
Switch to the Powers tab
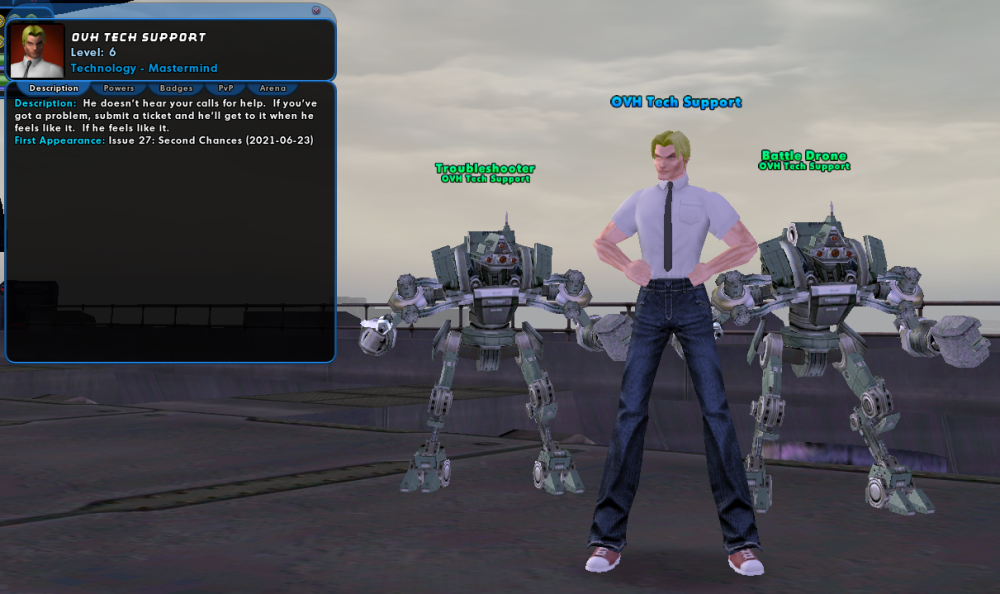tap(119, 89)
